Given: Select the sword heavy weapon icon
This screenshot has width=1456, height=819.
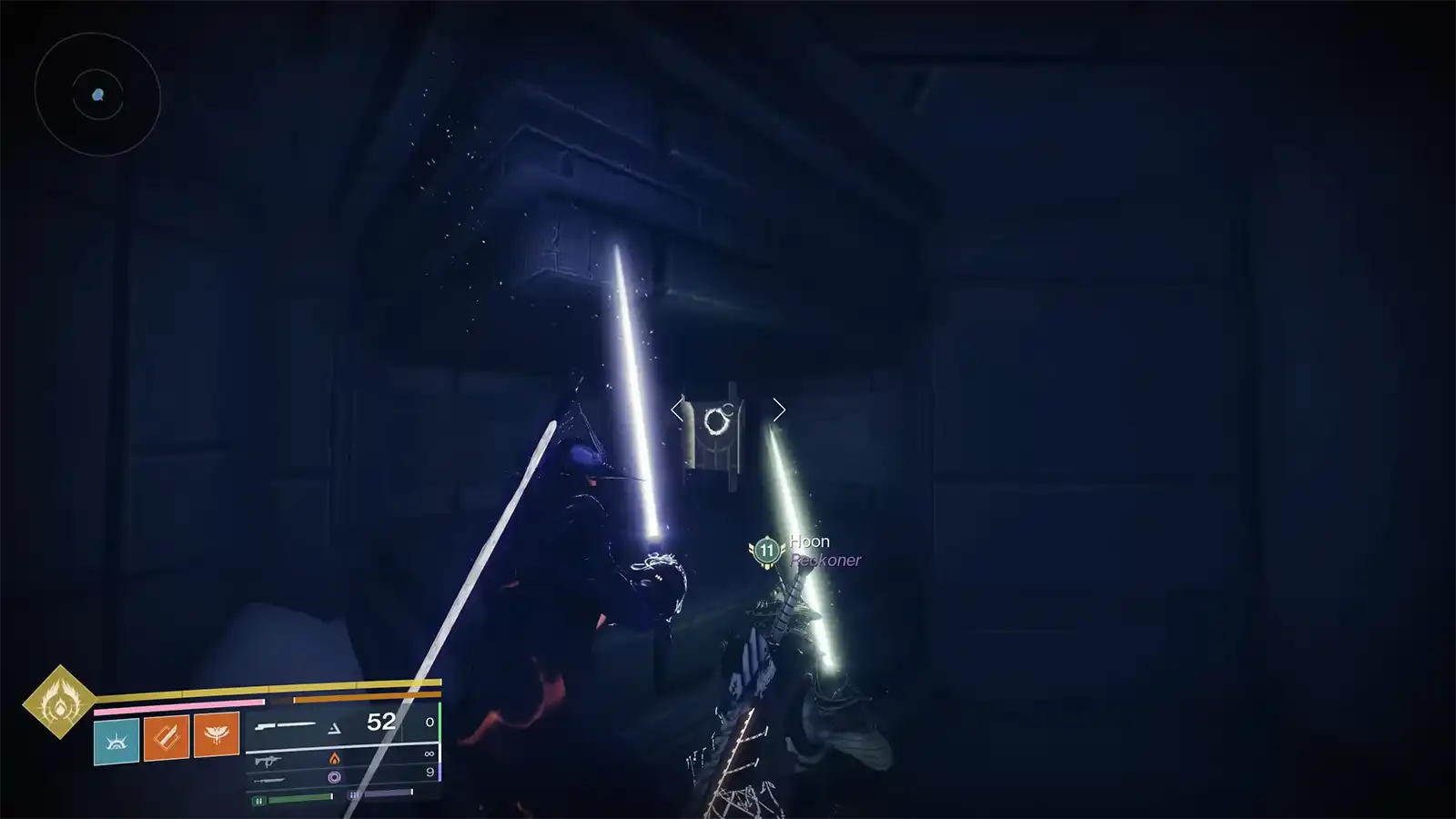Looking at the screenshot, I should [268, 779].
